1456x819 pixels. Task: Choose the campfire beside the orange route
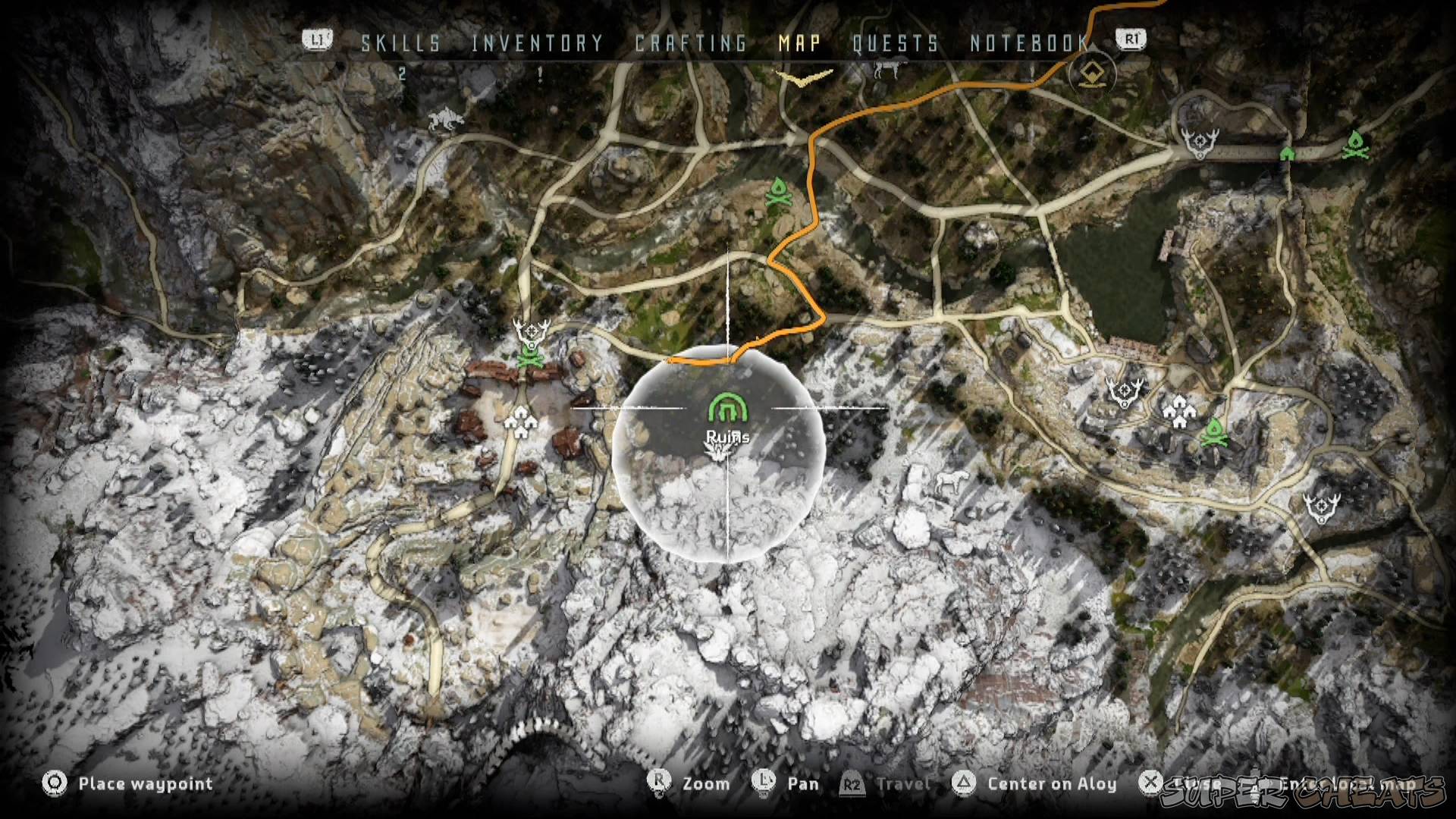(778, 193)
